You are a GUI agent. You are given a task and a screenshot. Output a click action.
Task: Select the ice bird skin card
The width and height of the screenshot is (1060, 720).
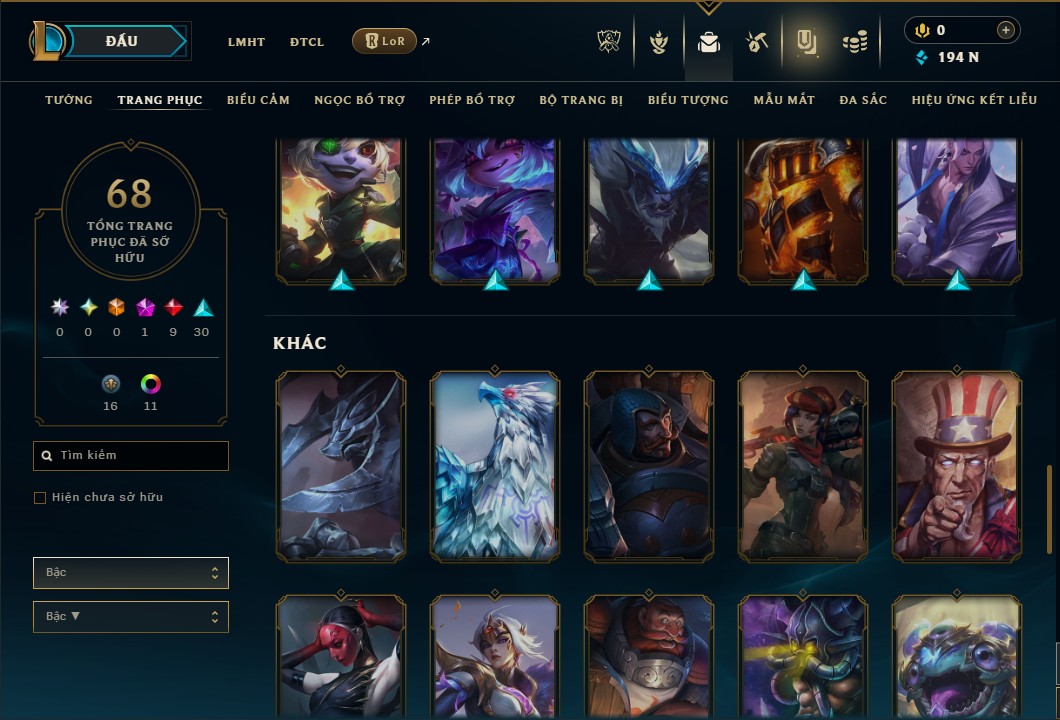[495, 466]
